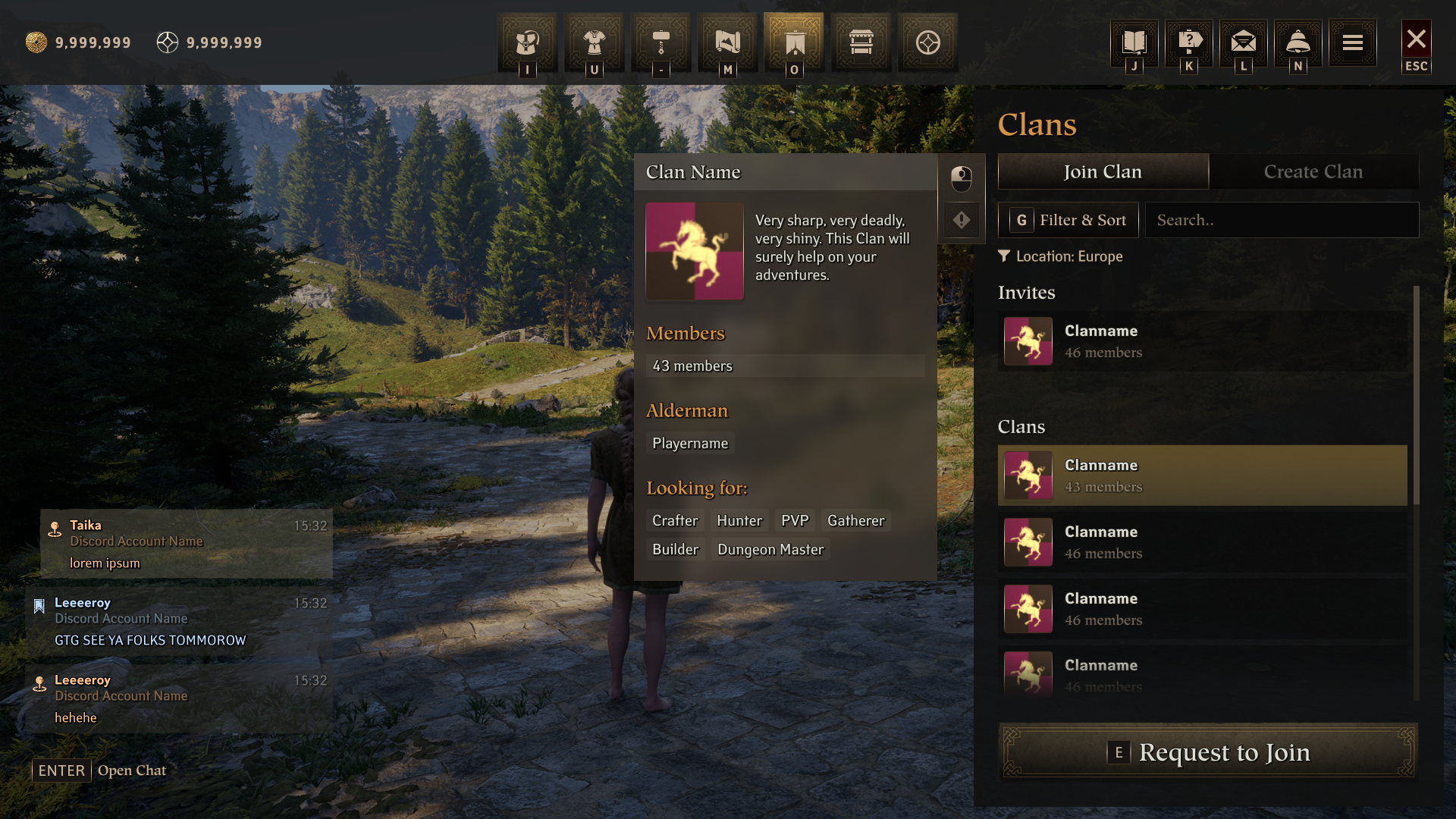Choose the highlighted clan with 43 members
This screenshot has width=1456, height=819.
point(1203,475)
